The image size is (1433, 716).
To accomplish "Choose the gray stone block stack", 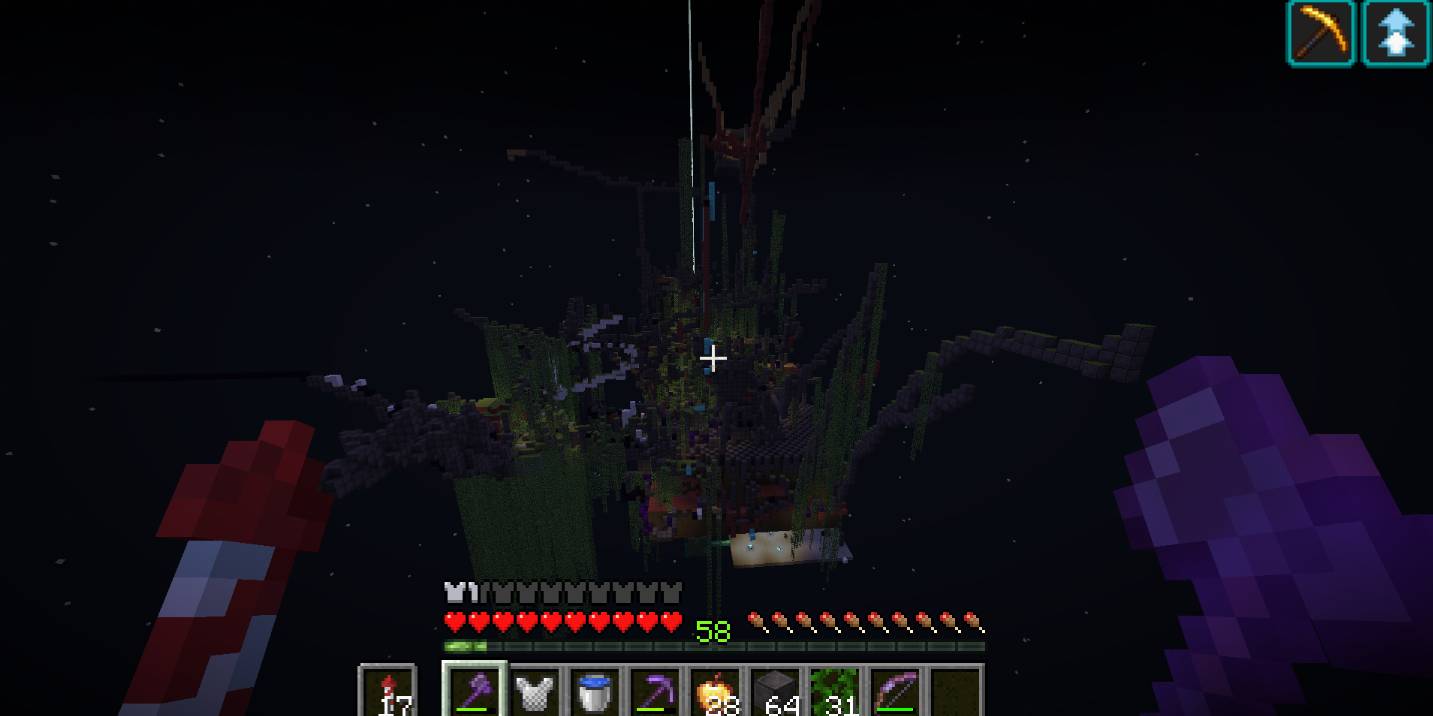I will point(776,692).
